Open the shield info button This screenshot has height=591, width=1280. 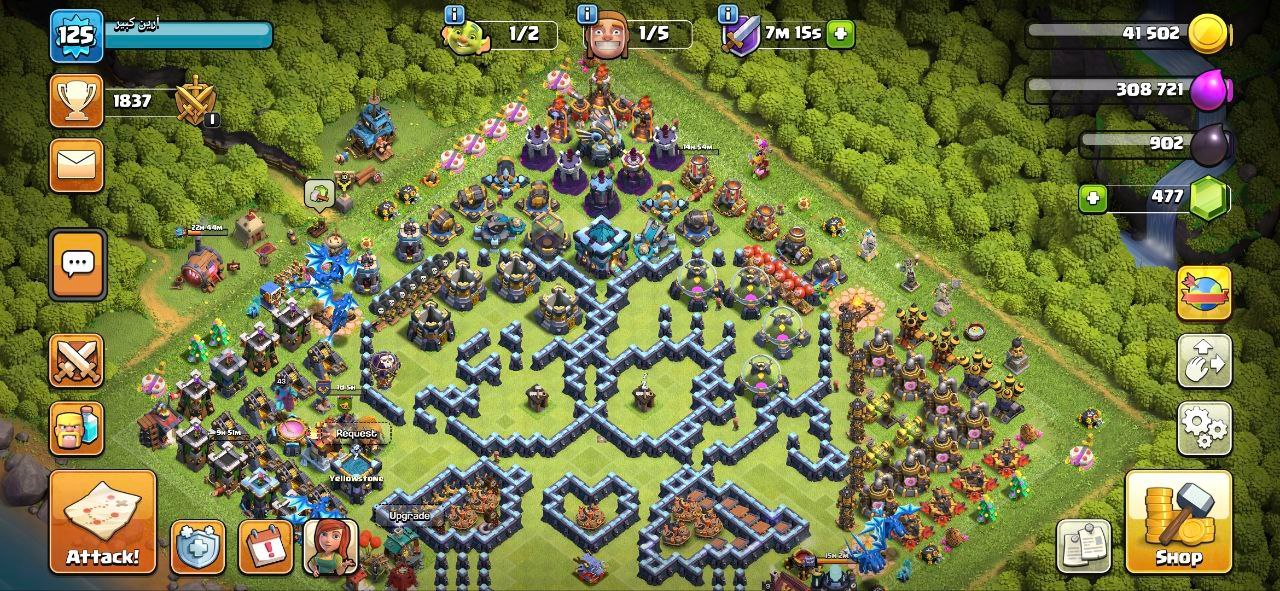197,547
